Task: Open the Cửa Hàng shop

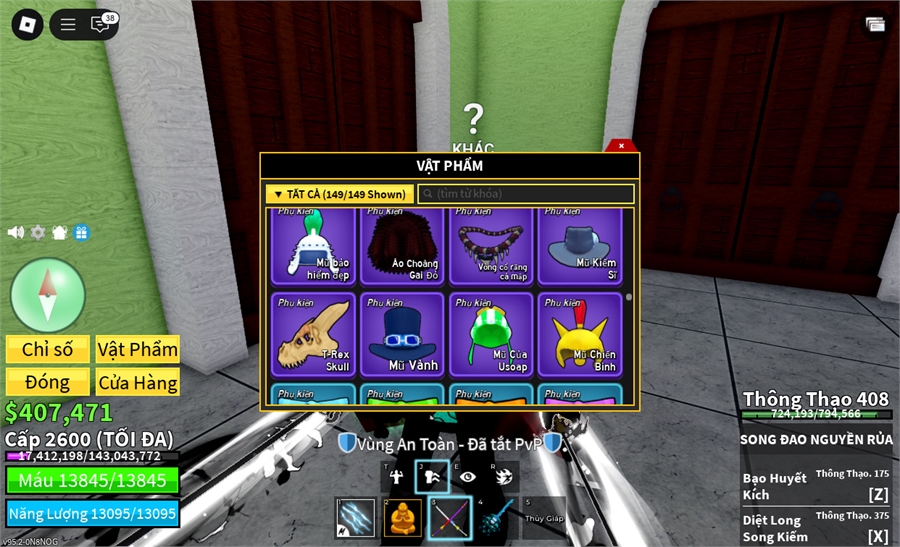Action: pyautogui.click(x=138, y=382)
